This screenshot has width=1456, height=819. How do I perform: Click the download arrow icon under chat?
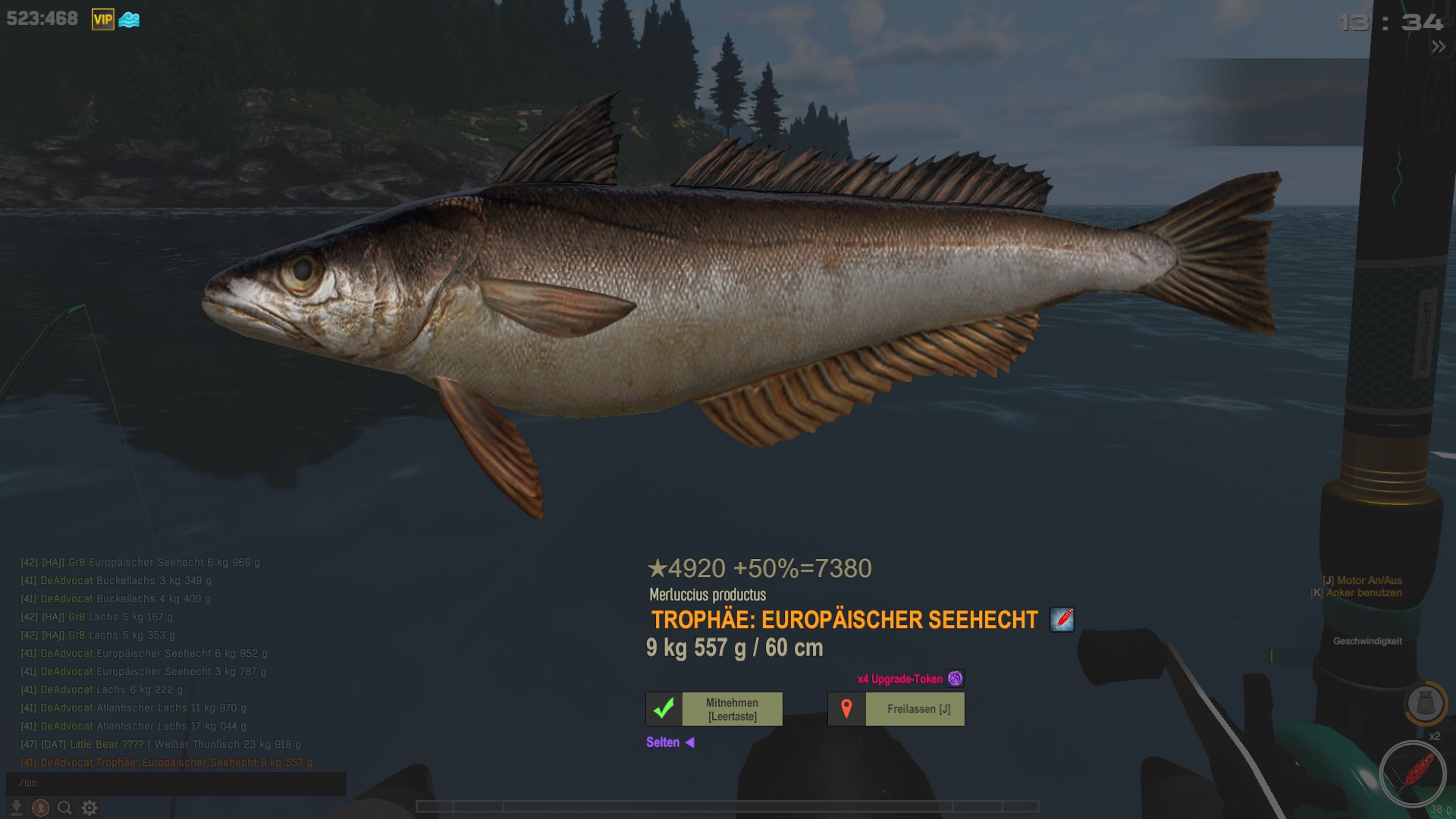tap(17, 808)
